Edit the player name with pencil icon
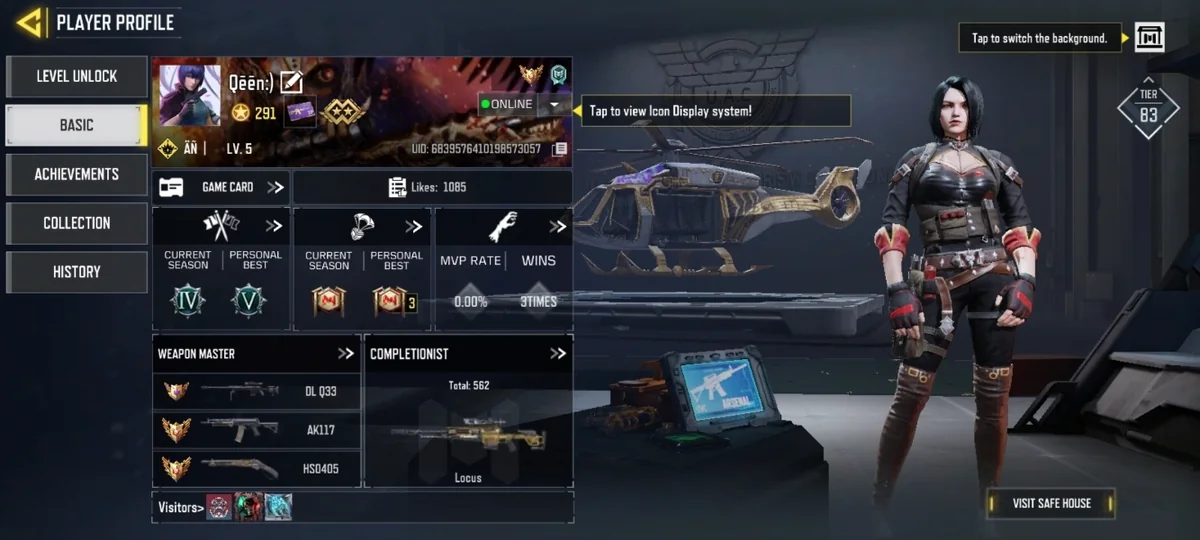The height and width of the screenshot is (540, 1200). point(291,83)
